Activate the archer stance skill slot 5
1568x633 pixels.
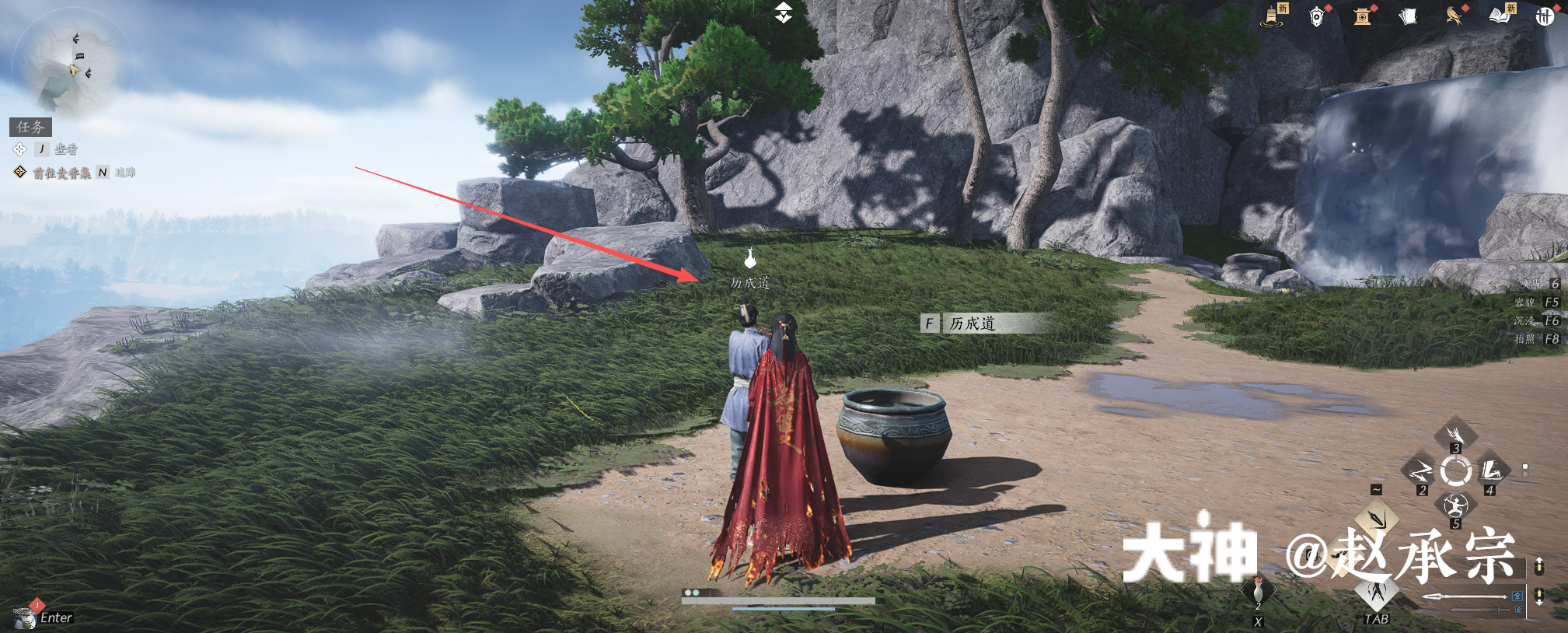point(1455,506)
